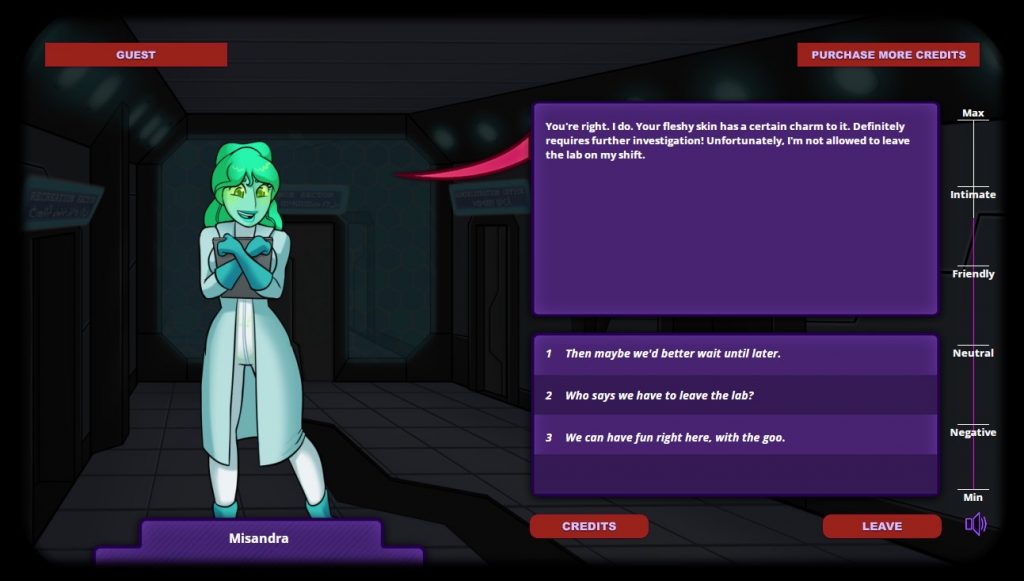Viewport: 1024px width, 581px height.
Task: Open Purchase More Credits
Action: click(888, 55)
